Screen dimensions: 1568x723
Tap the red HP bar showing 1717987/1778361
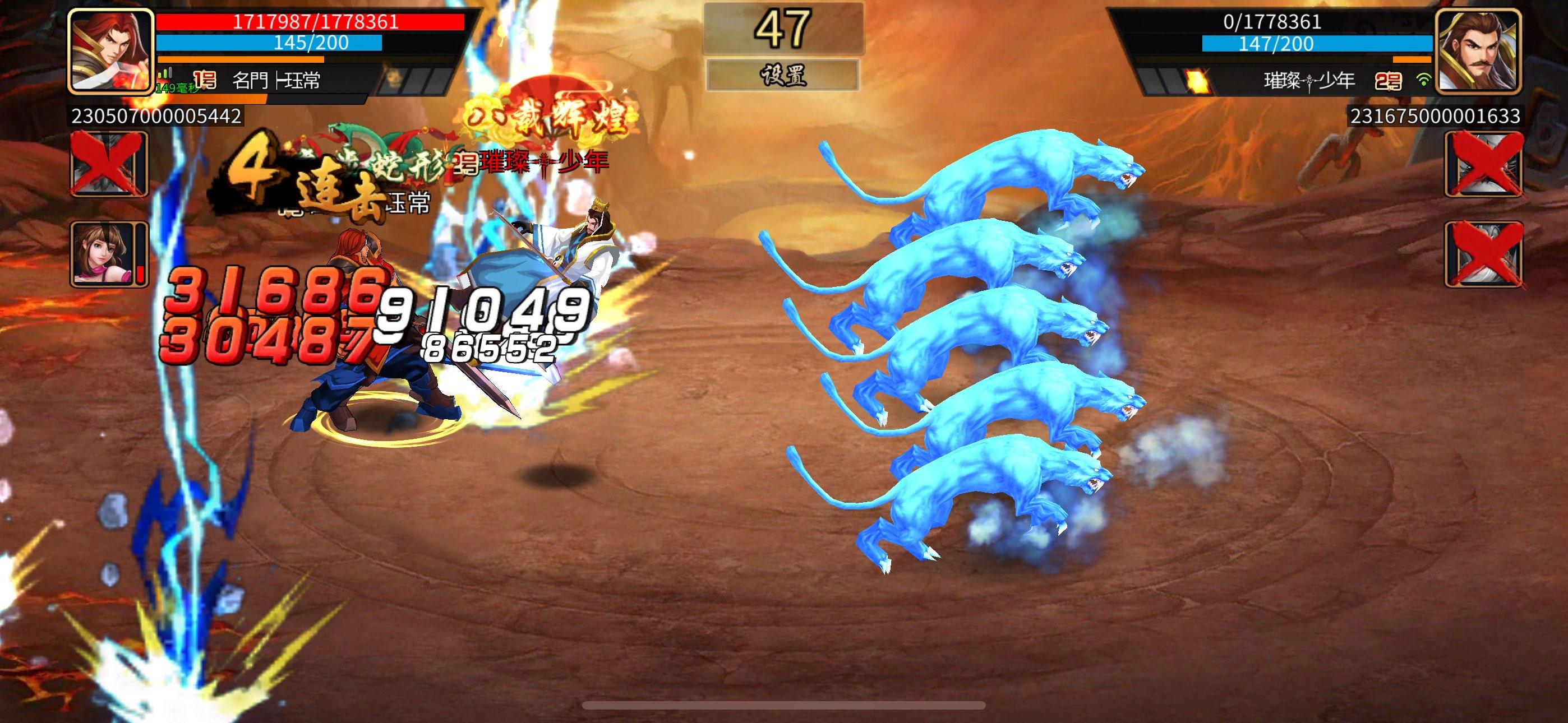point(311,21)
